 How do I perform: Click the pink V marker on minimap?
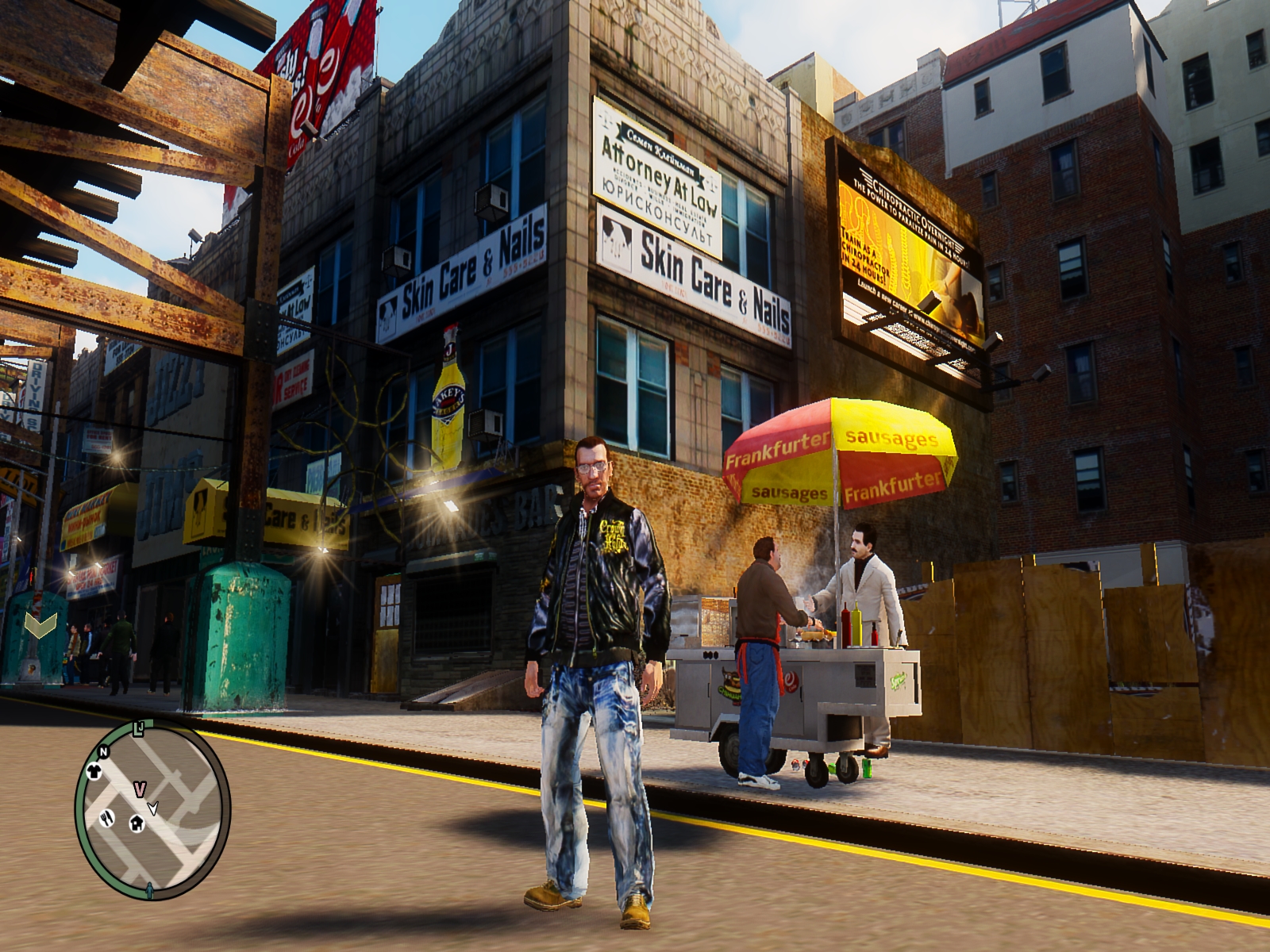[140, 789]
